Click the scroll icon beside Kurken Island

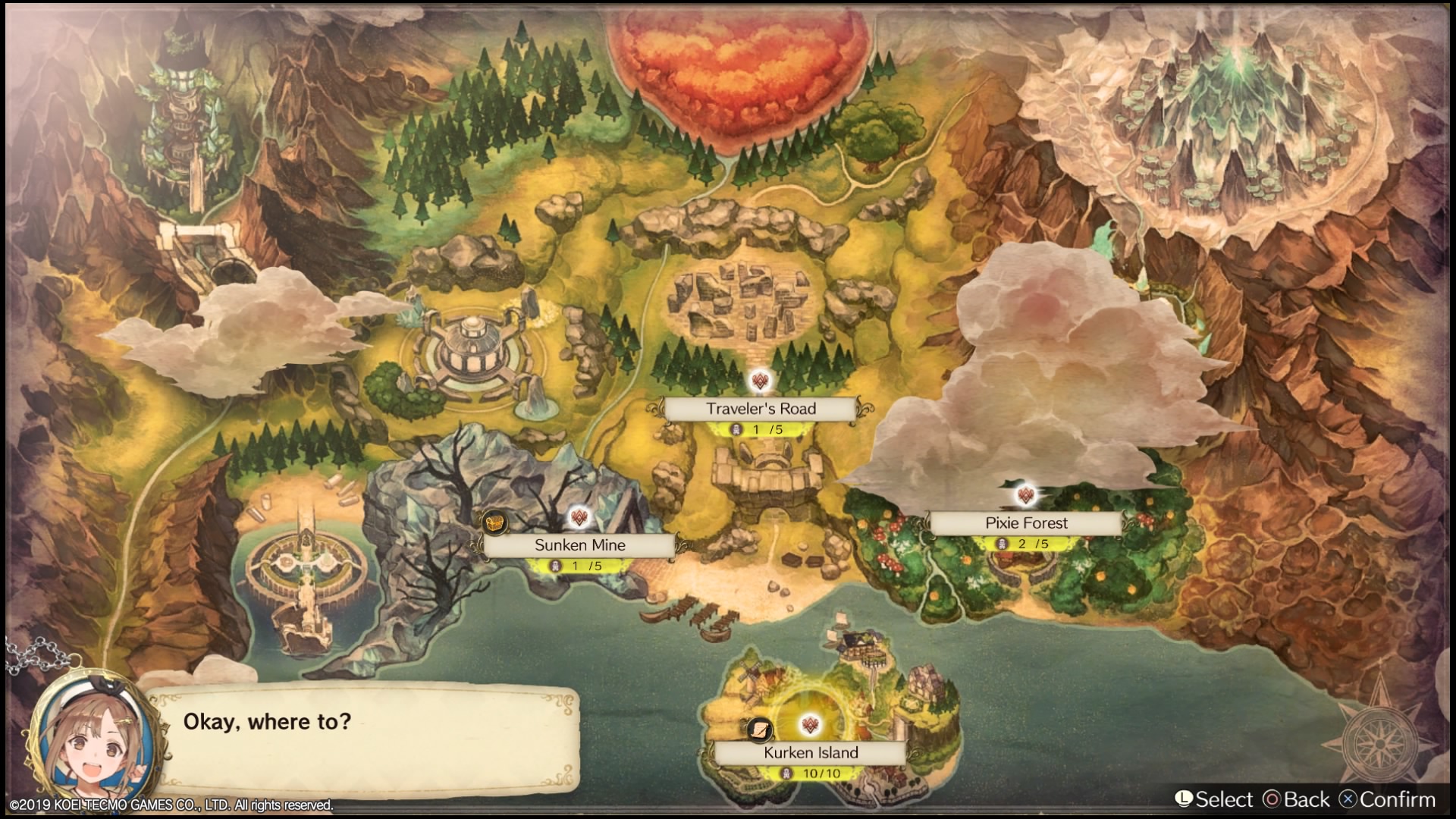tap(760, 730)
